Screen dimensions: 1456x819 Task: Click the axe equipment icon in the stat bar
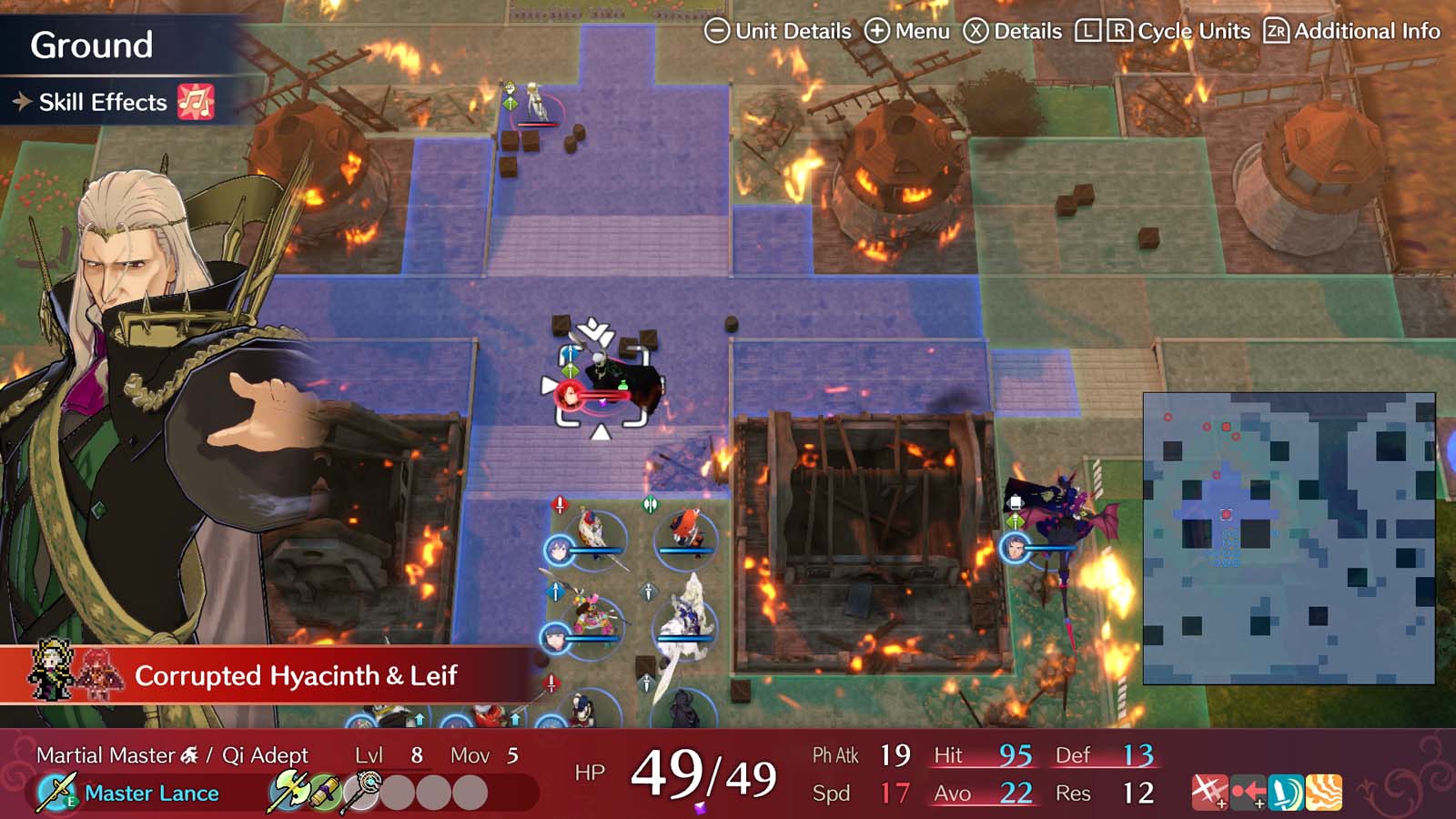coord(291,790)
